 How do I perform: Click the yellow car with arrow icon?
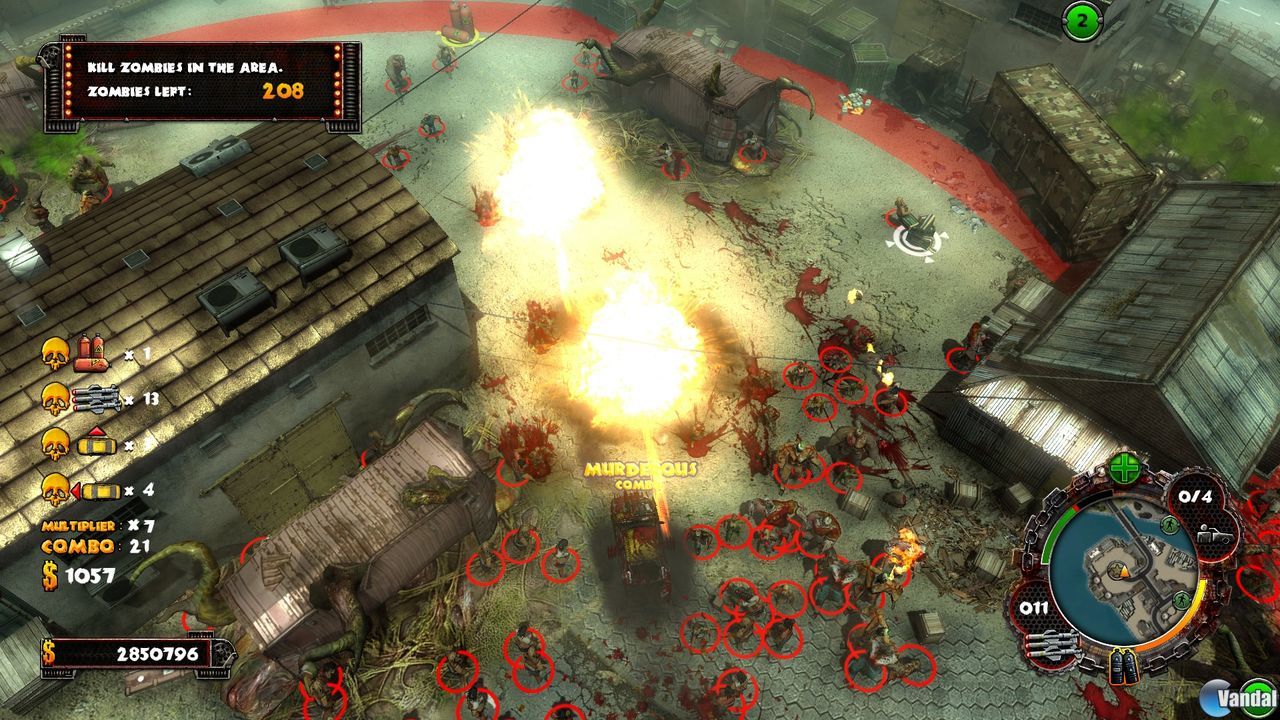point(101,491)
